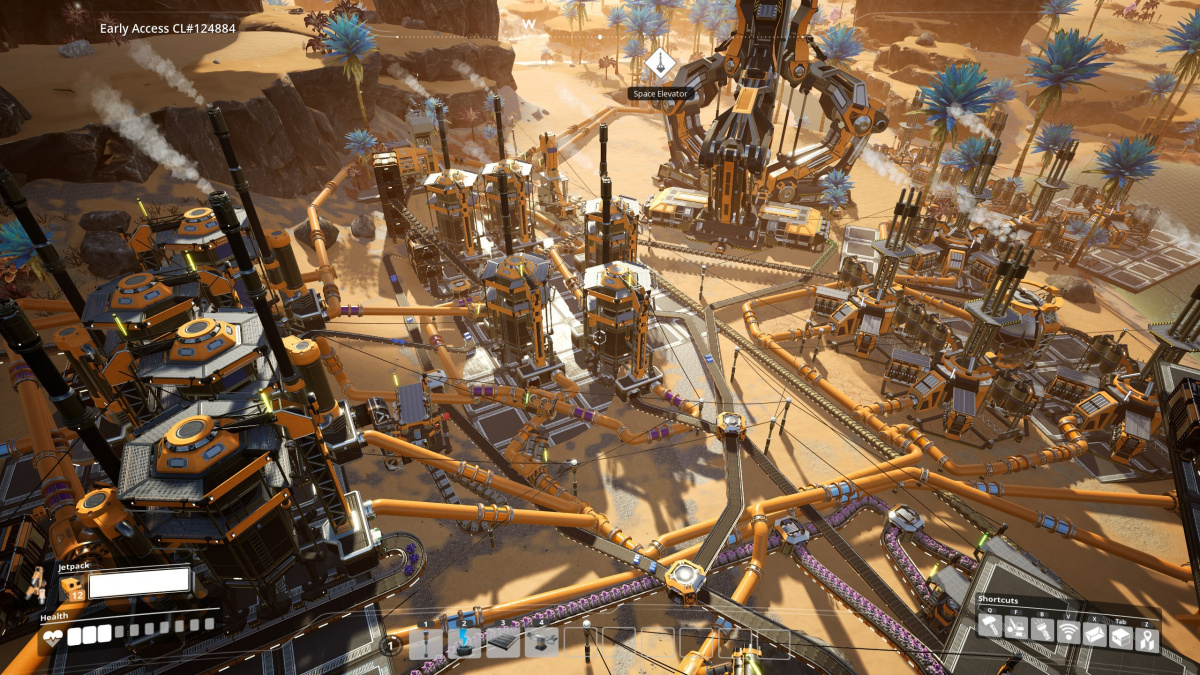
Task: Choose the foundation platform hotbar slot
Action: tap(503, 643)
